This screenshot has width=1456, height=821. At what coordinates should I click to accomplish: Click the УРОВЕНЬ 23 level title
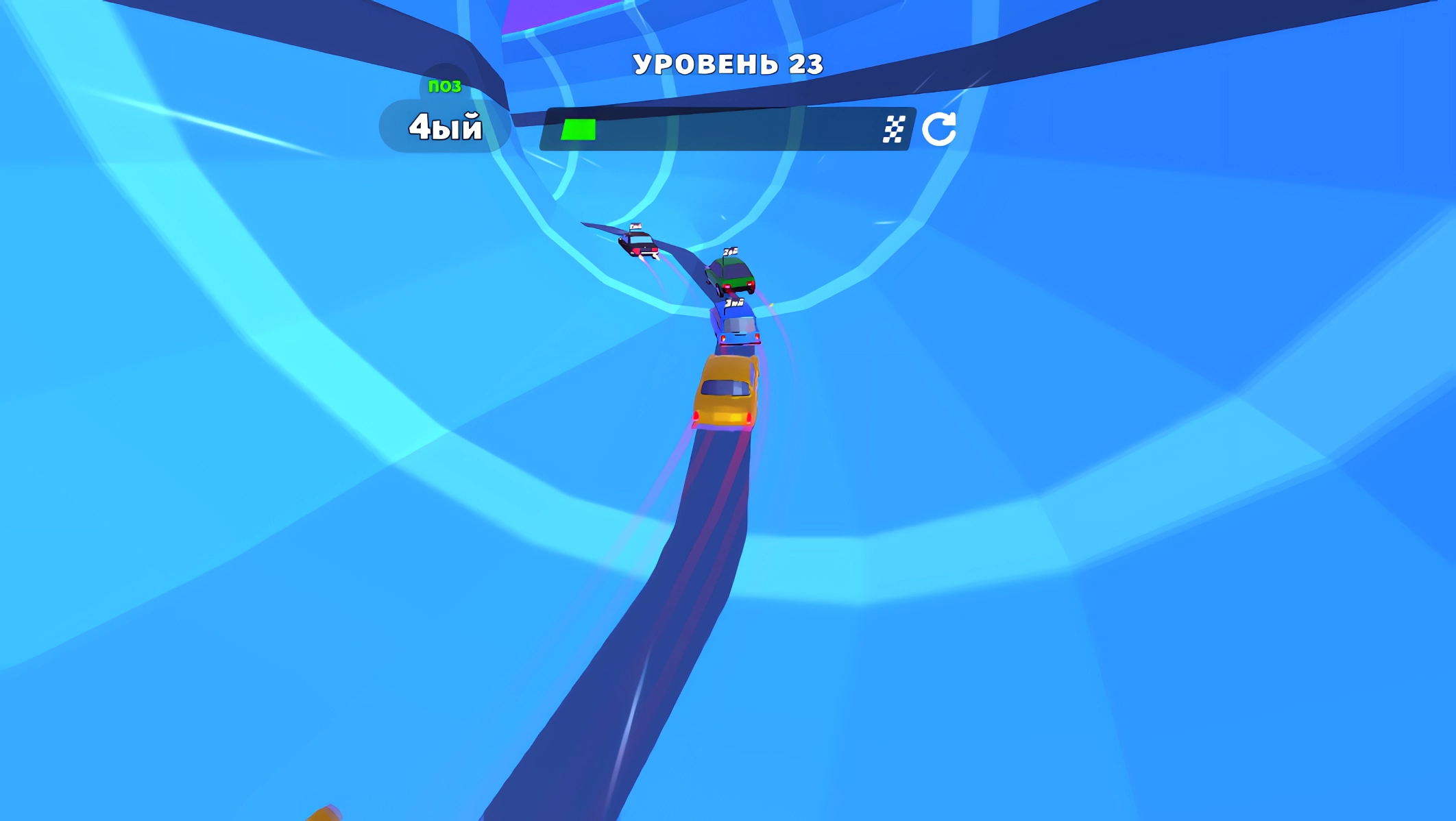click(728, 63)
